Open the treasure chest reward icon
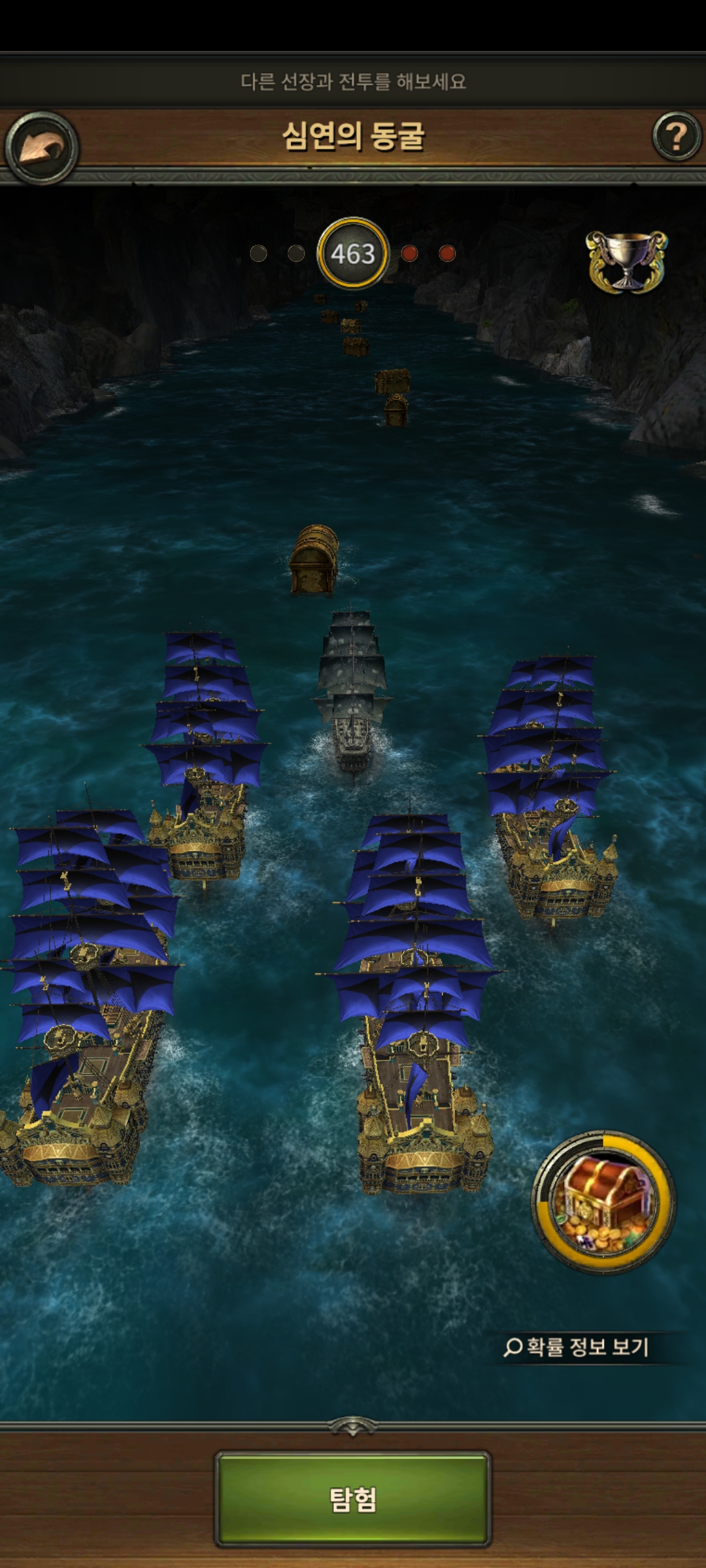 coord(604,1202)
